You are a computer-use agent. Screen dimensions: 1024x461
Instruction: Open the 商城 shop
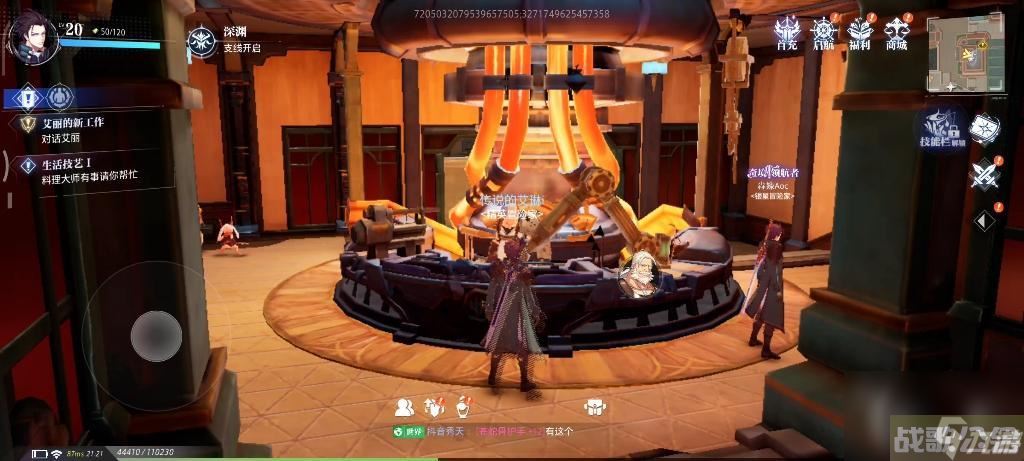[x=896, y=33]
